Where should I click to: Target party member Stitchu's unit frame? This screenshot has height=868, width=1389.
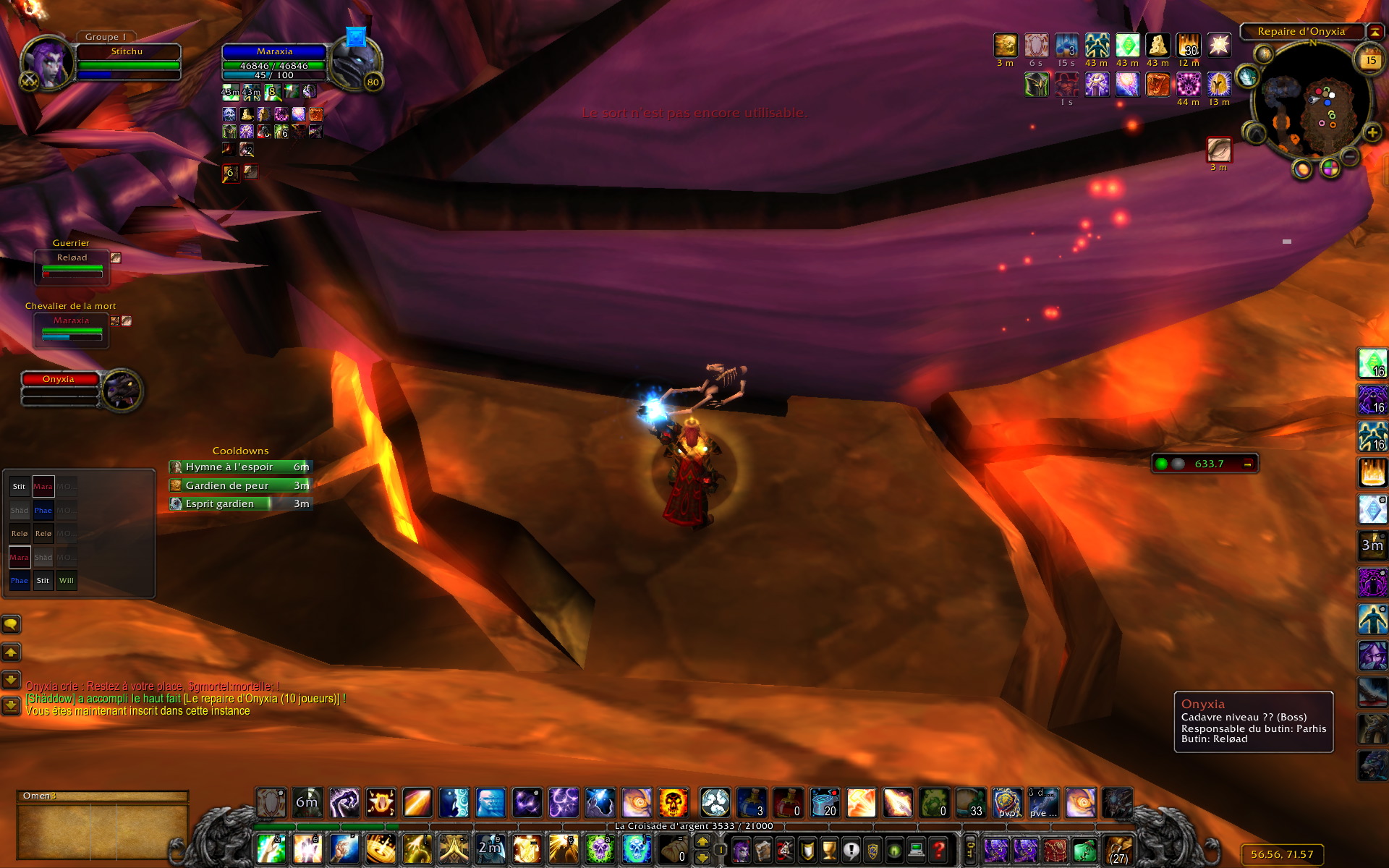click(x=127, y=61)
